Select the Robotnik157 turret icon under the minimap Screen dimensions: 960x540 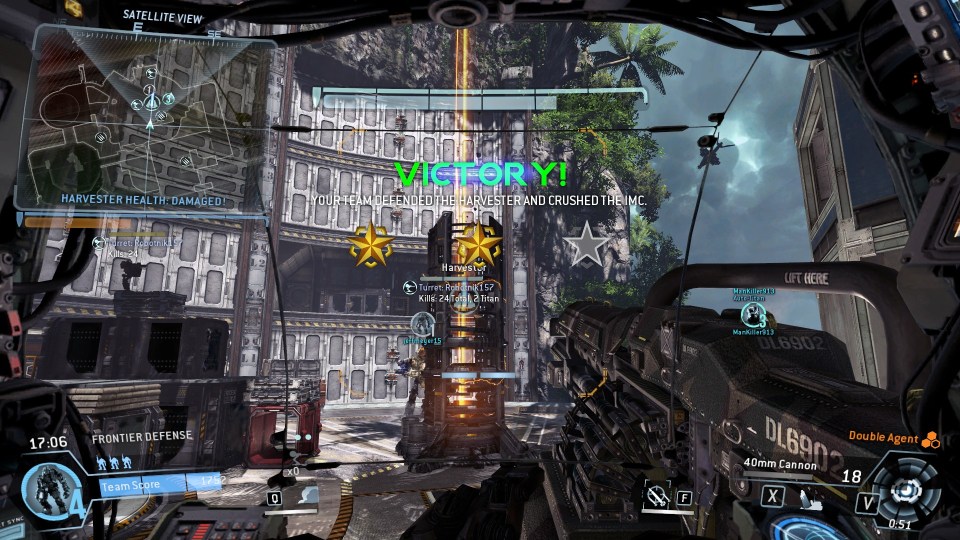point(99,242)
